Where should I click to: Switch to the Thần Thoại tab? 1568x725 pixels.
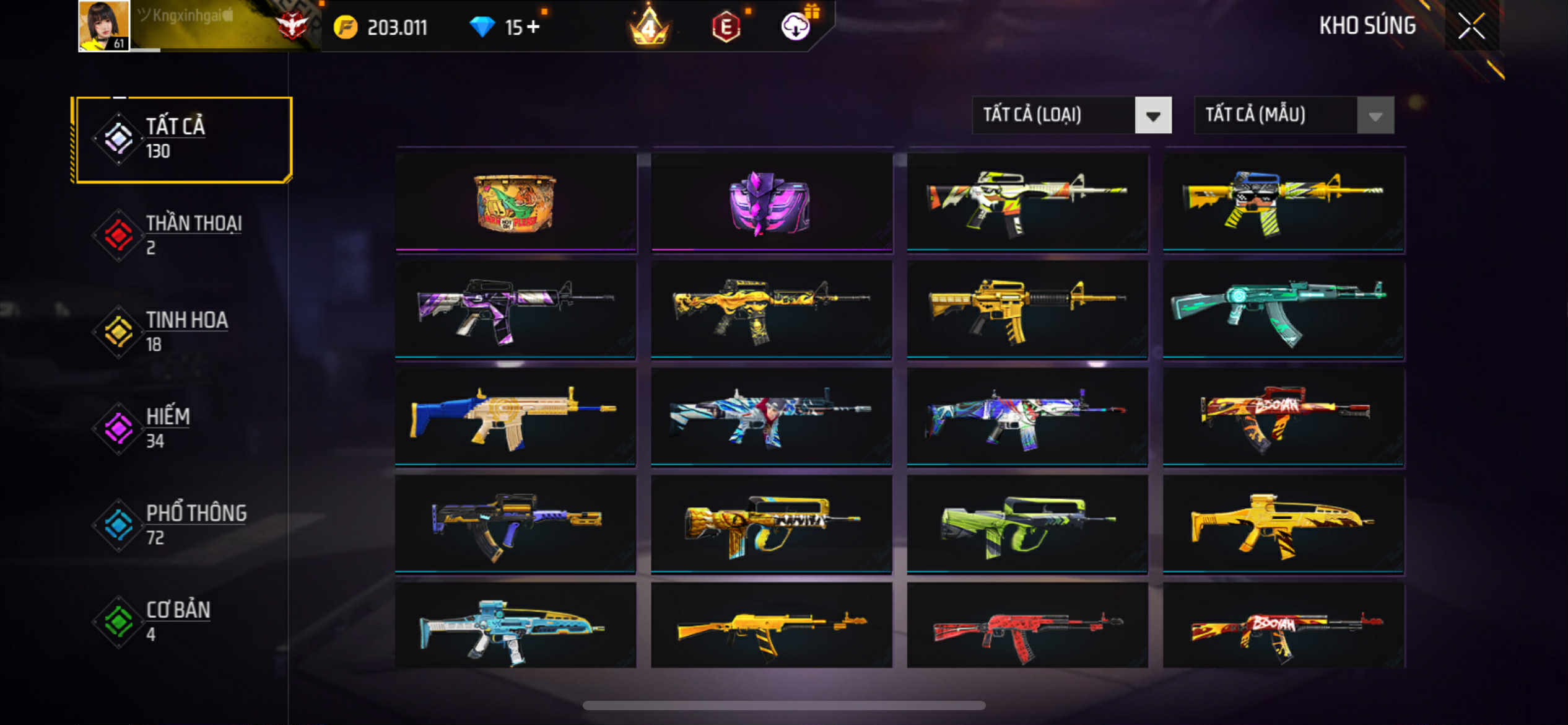tap(182, 235)
